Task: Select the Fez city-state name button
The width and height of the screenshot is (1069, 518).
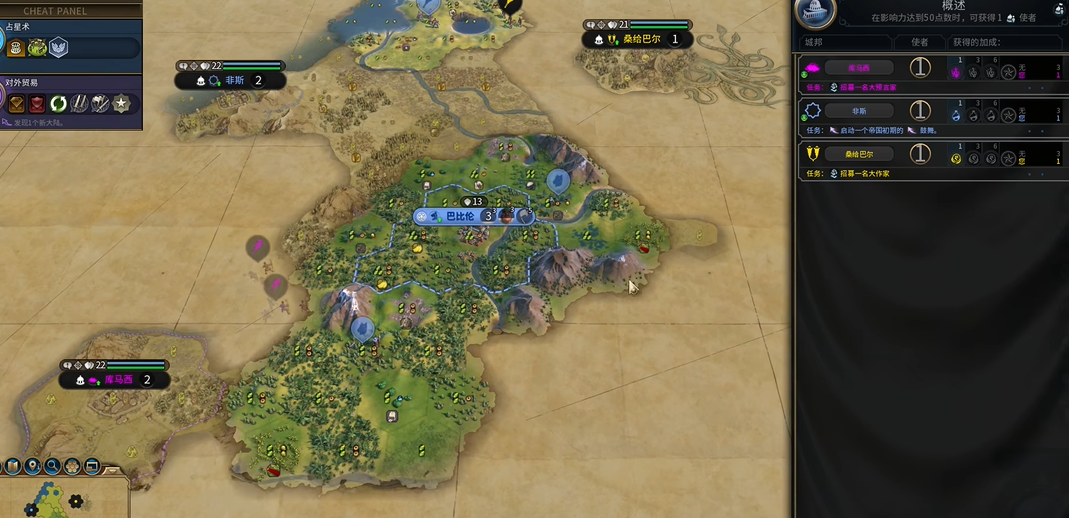Action: pyautogui.click(x=858, y=111)
